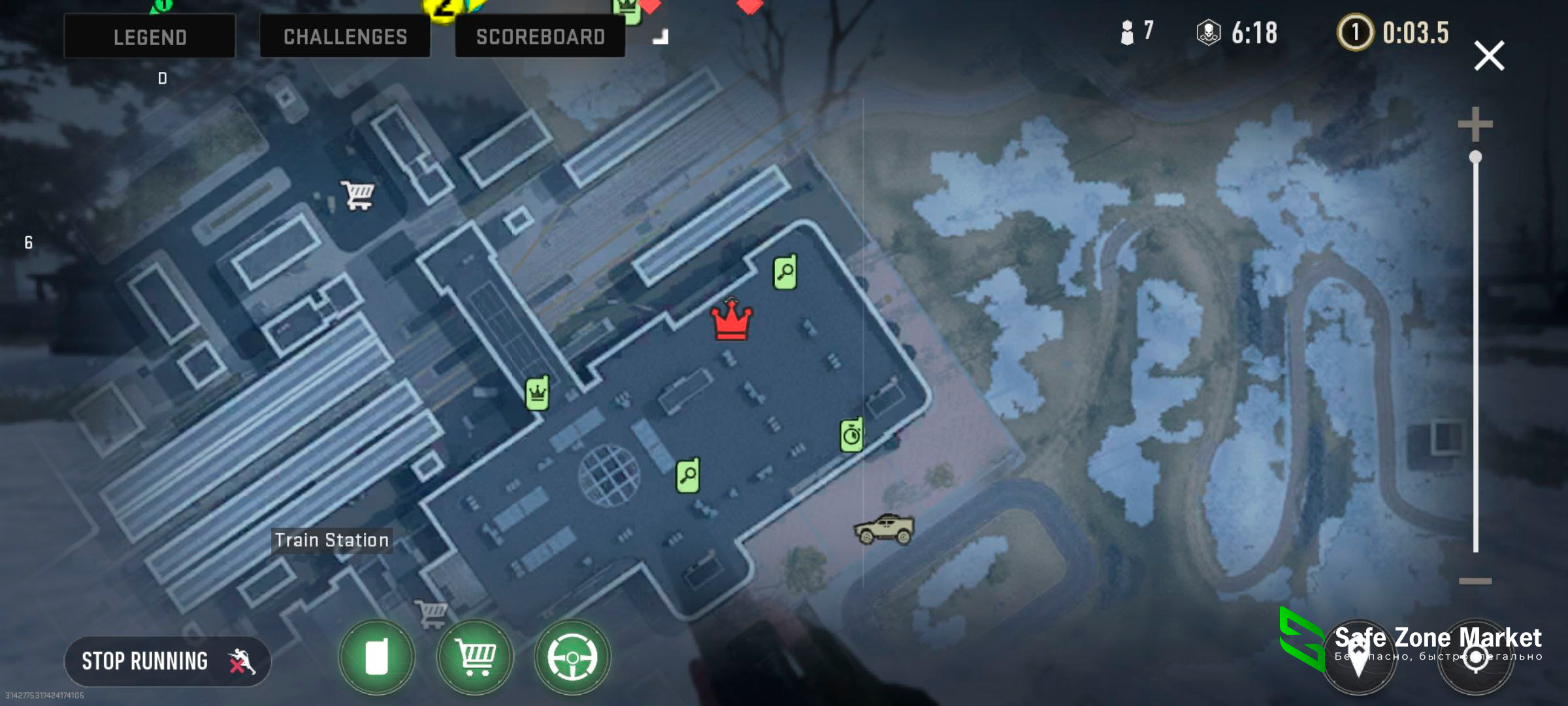This screenshot has width=1568, height=706.
Task: Click the Train Station location label
Action: (x=332, y=540)
